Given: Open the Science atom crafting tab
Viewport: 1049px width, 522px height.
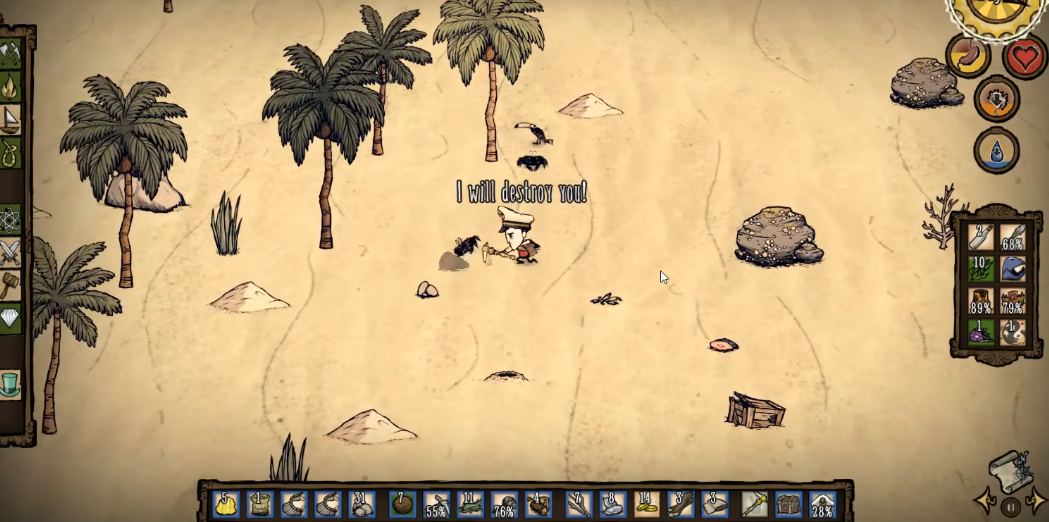Looking at the screenshot, I should coord(10,218).
